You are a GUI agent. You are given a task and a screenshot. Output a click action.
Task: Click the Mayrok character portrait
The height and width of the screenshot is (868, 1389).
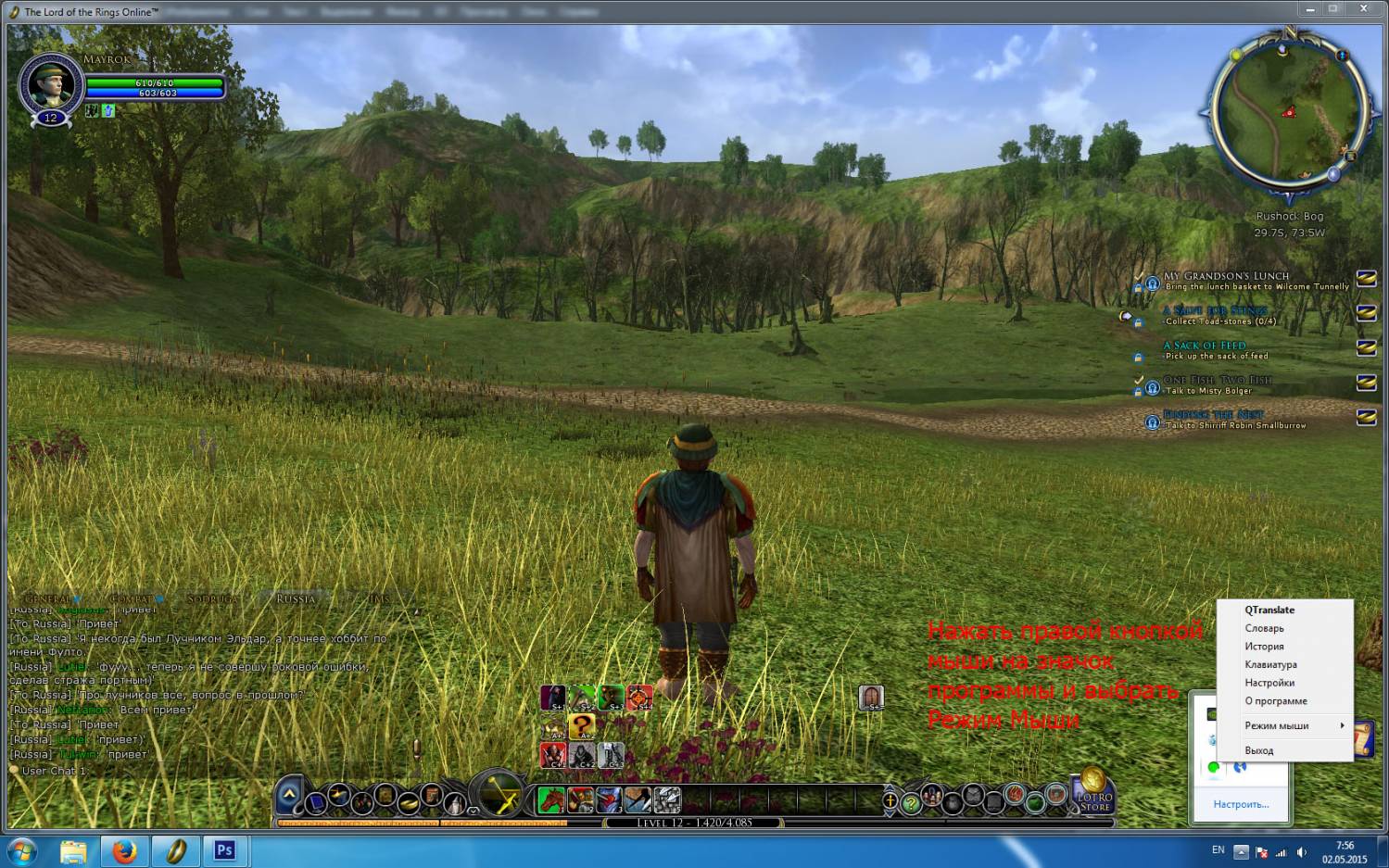coord(51,85)
